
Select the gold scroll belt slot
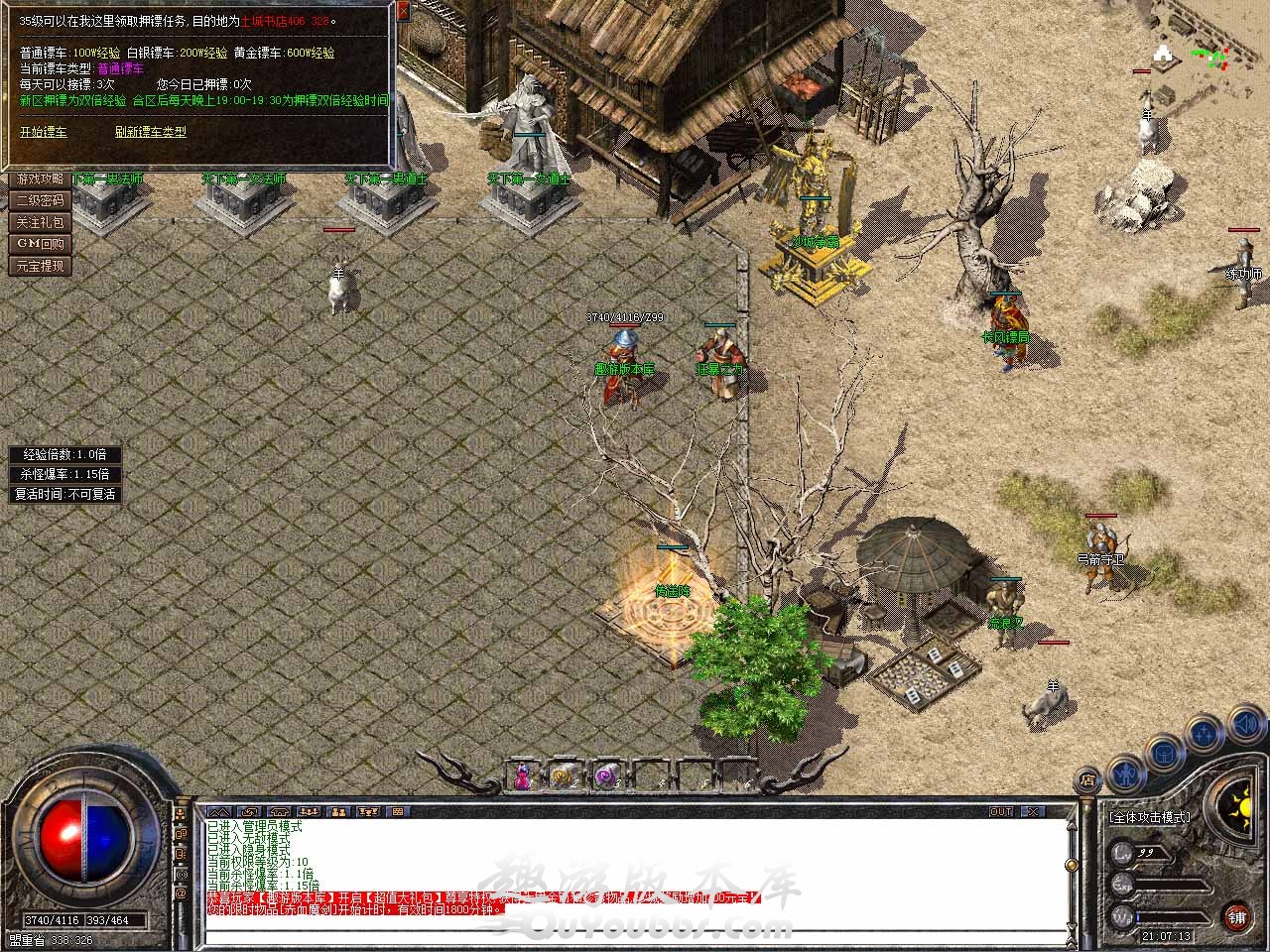coord(562,776)
